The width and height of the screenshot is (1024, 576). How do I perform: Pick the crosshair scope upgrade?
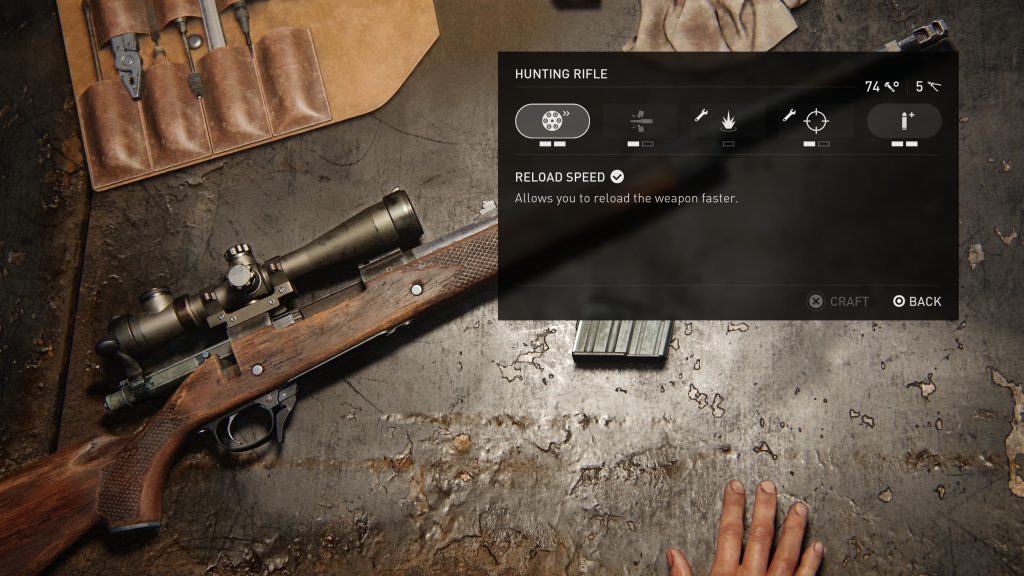(x=816, y=121)
